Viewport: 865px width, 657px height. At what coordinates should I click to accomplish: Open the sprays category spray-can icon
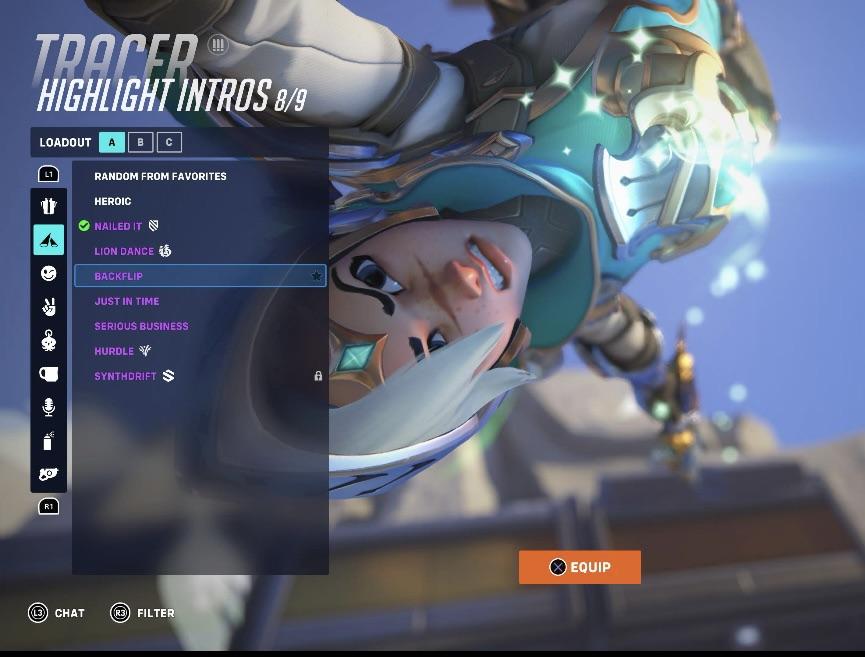[49, 440]
